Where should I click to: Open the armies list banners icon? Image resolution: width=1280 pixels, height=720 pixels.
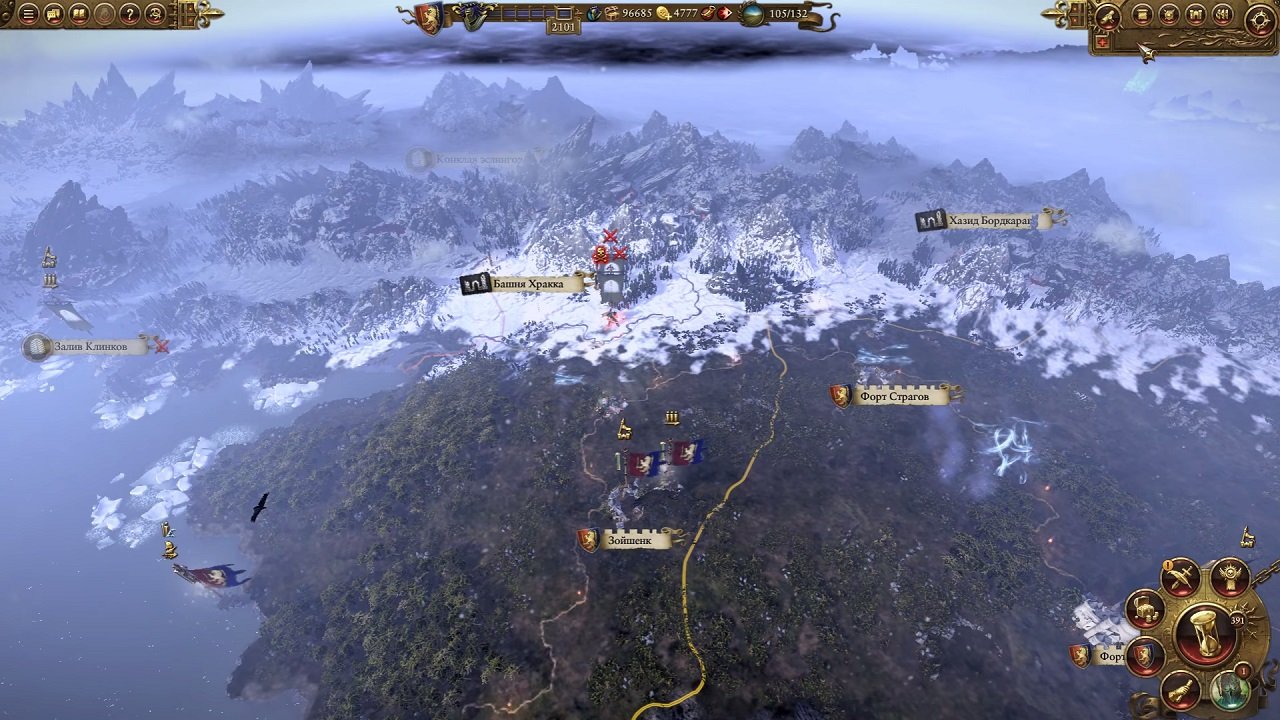(1223, 15)
